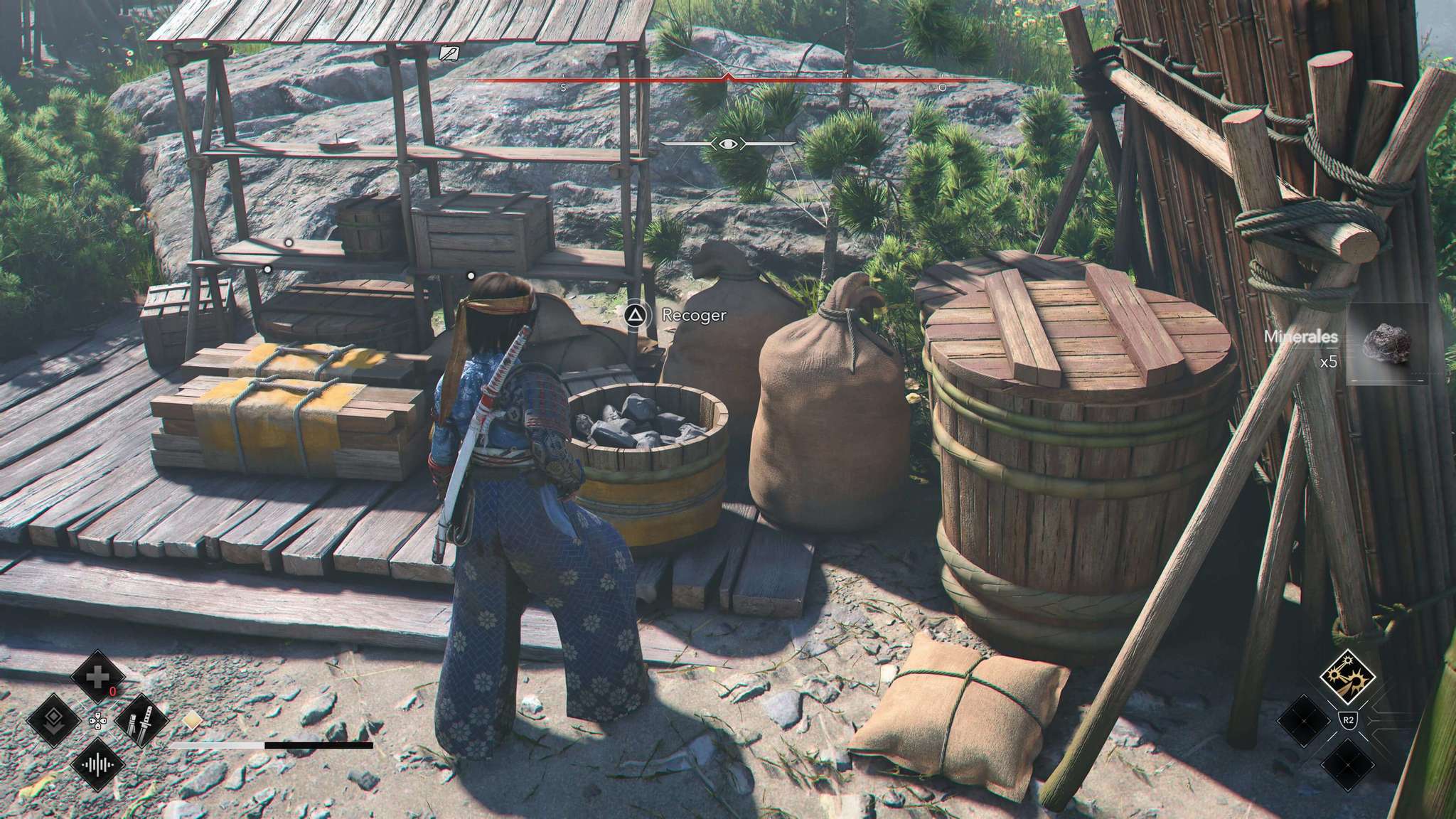
Task: Click the stacked diamond arrow icon
Action: (x=54, y=722)
